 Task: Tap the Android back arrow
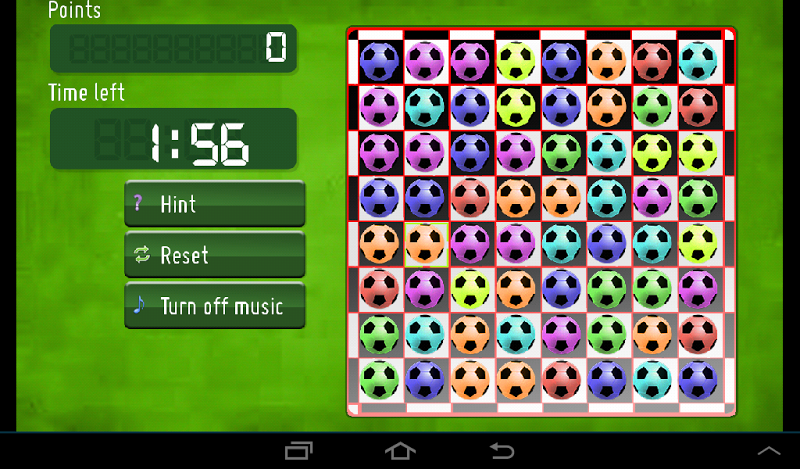pos(501,450)
